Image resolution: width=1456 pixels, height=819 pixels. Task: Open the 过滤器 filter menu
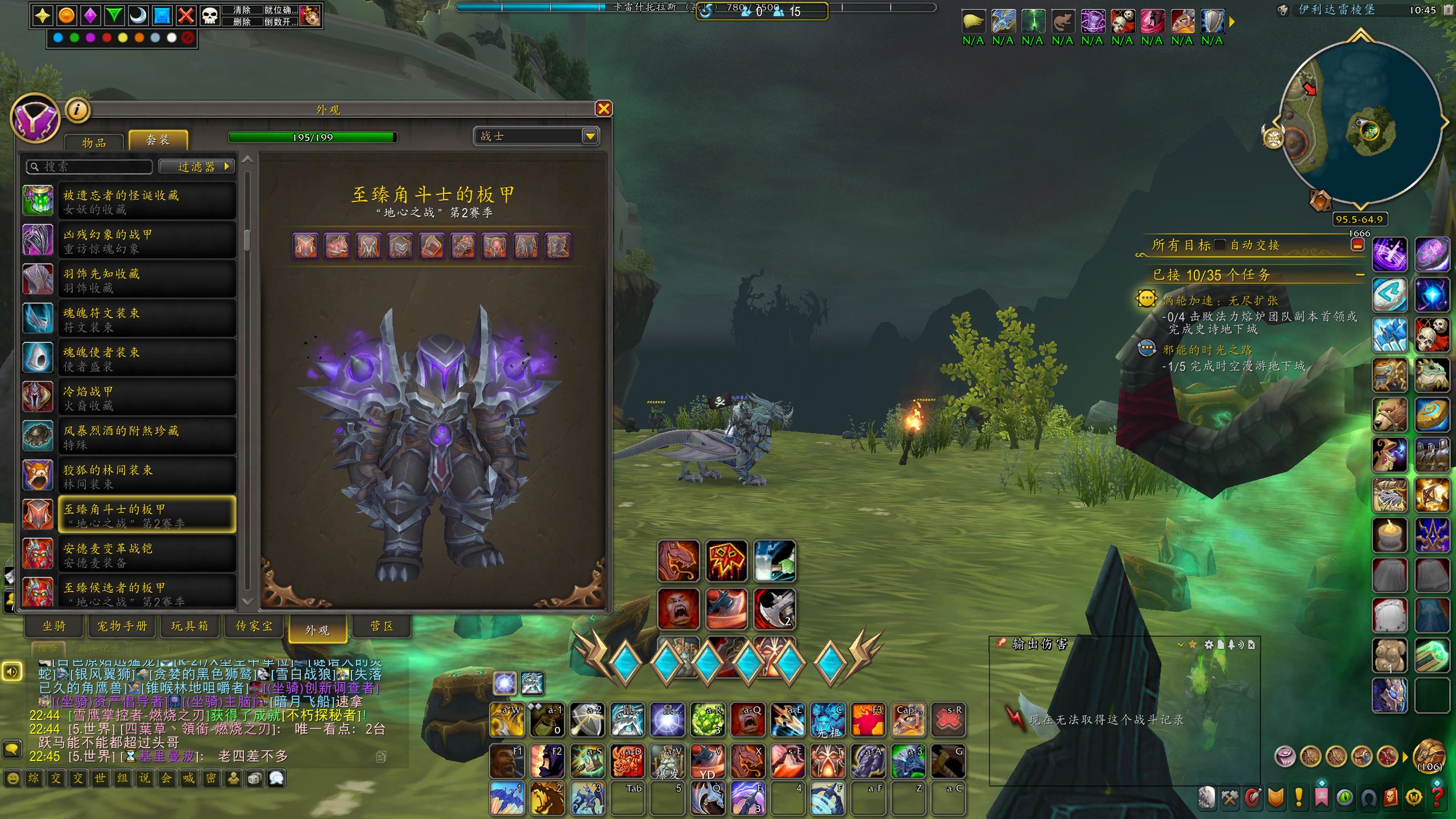pos(197,167)
